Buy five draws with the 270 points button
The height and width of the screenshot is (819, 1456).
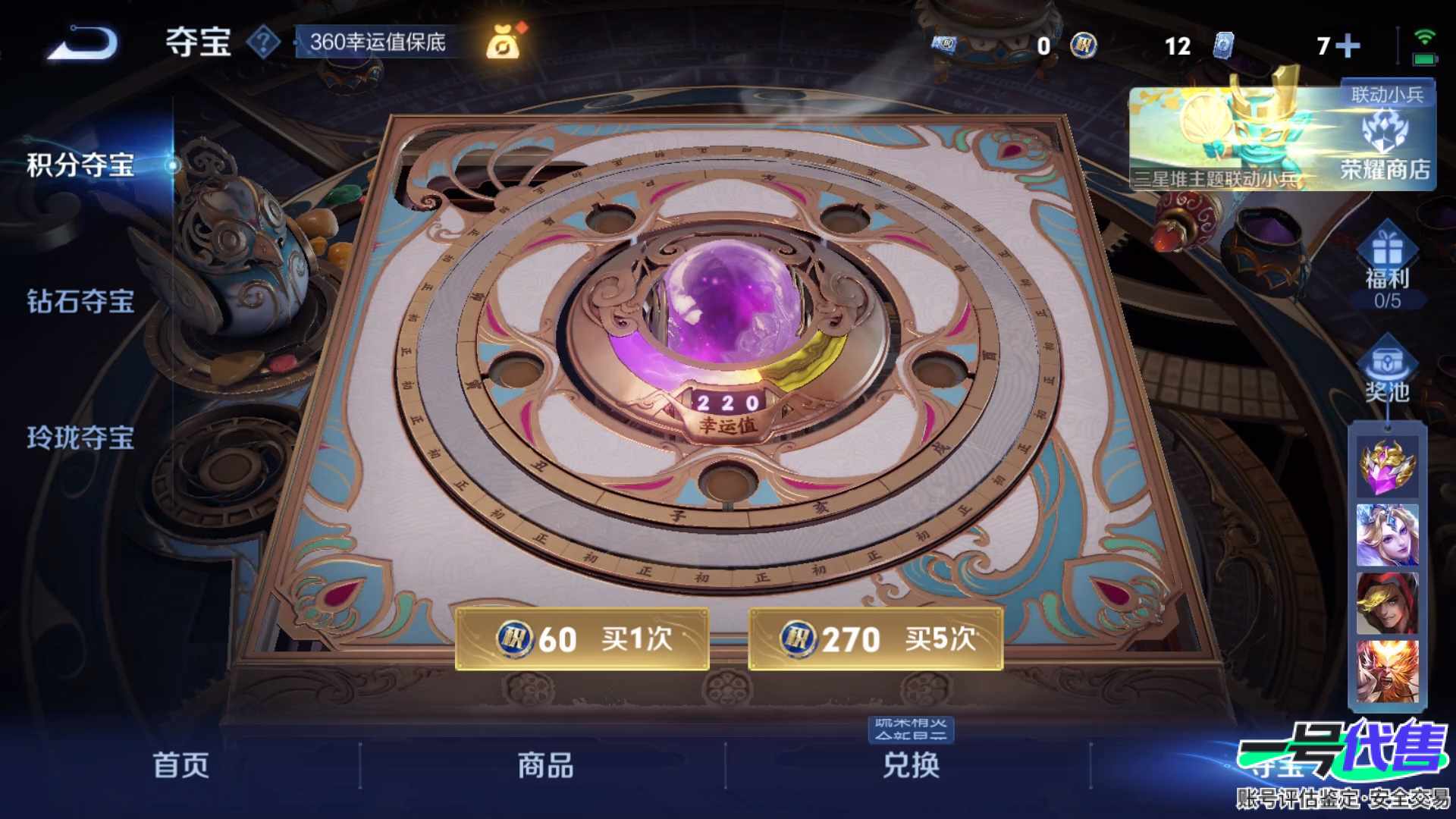coord(876,639)
